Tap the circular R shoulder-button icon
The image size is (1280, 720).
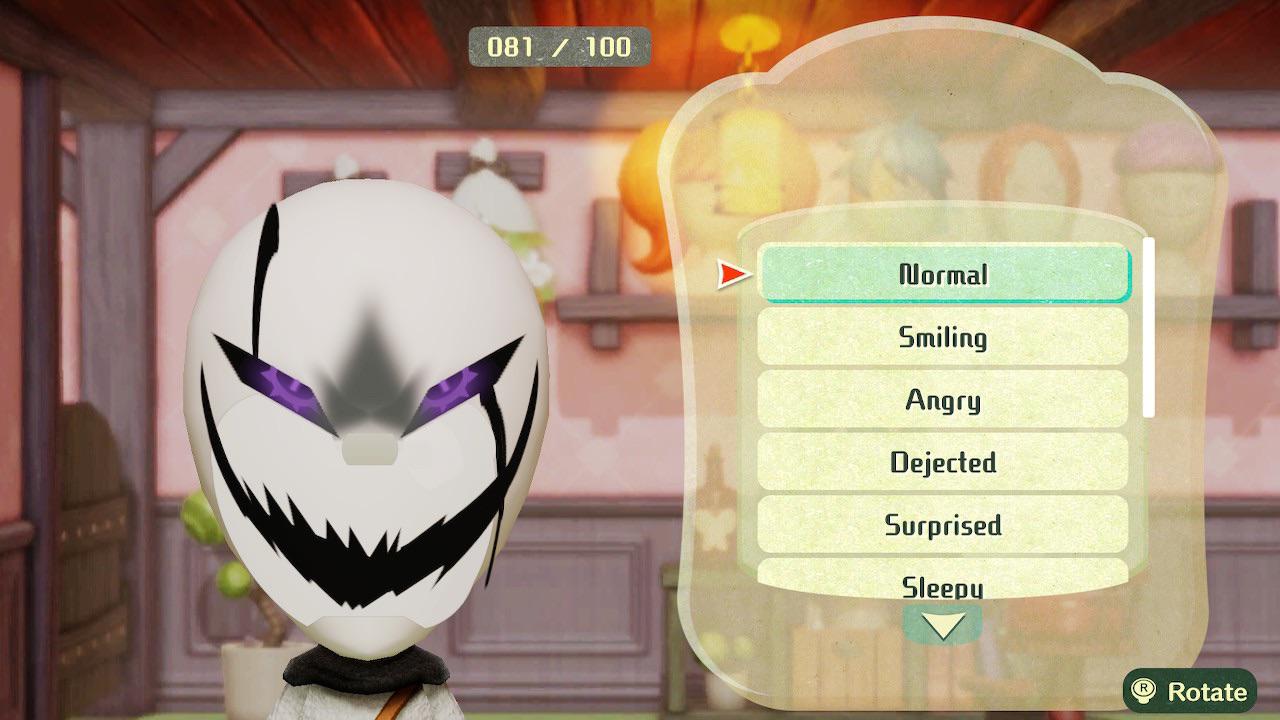tap(1142, 690)
